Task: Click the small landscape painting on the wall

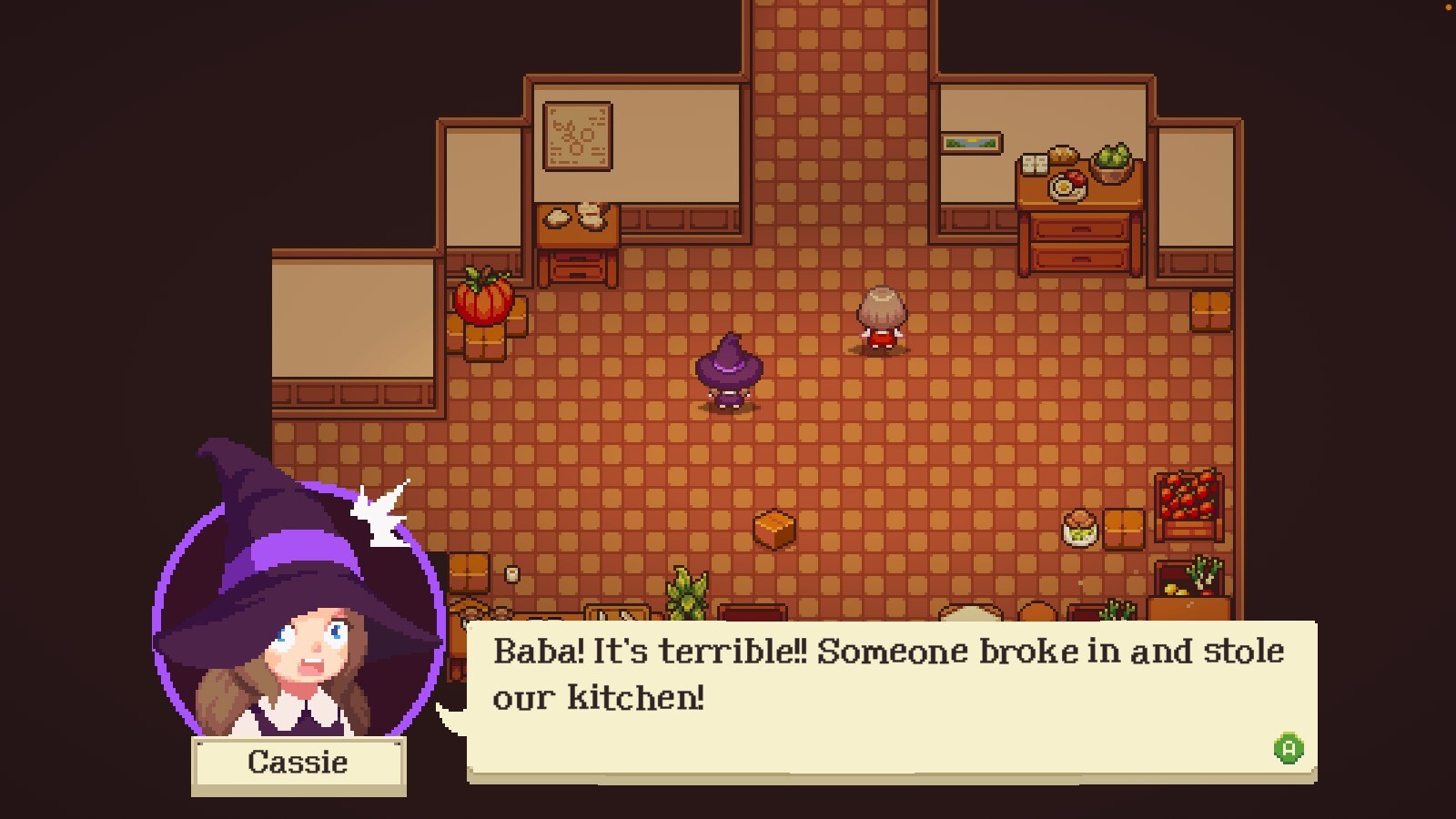Action: tap(972, 141)
